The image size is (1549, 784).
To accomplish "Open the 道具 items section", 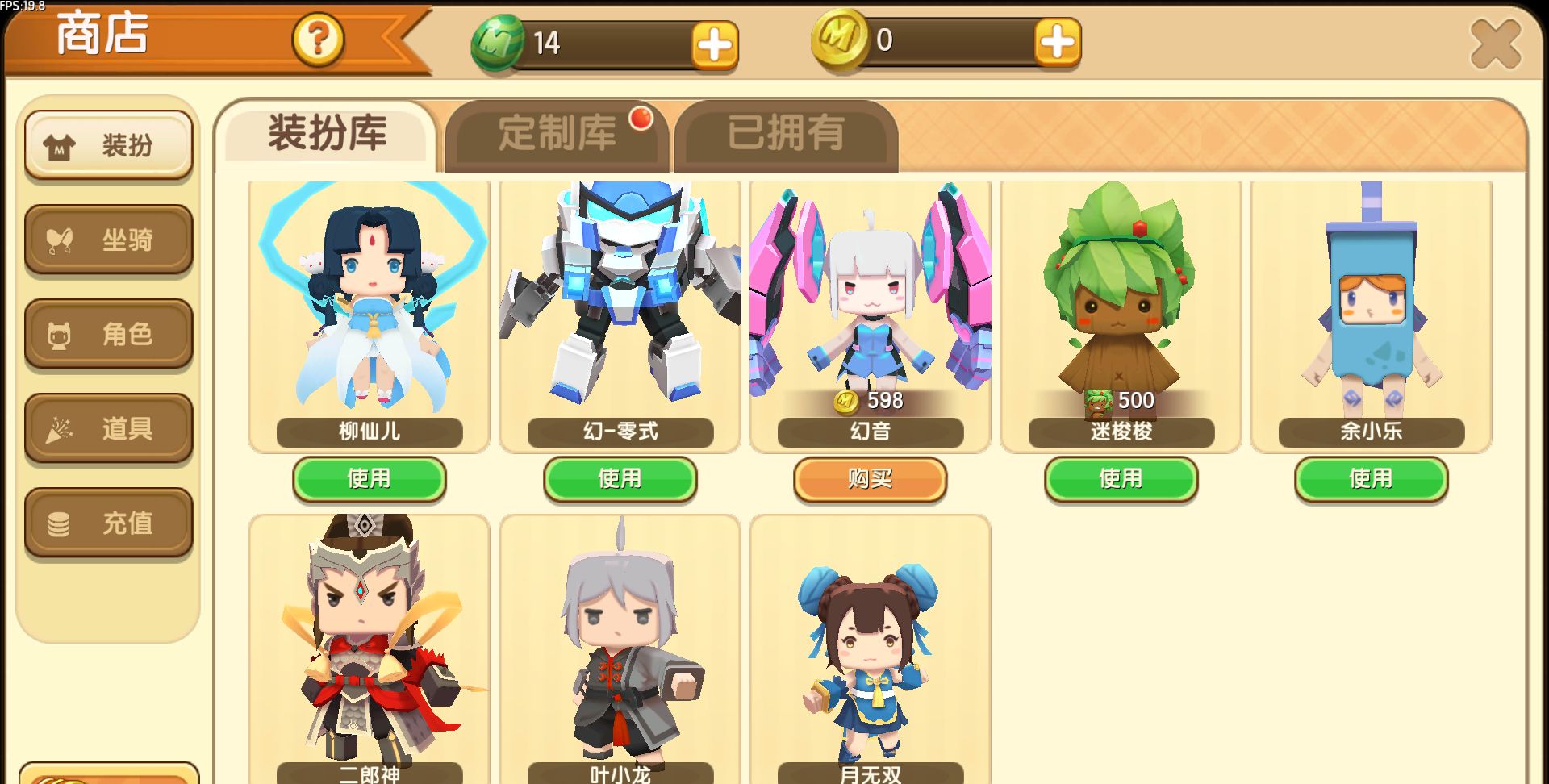I will click(x=108, y=428).
